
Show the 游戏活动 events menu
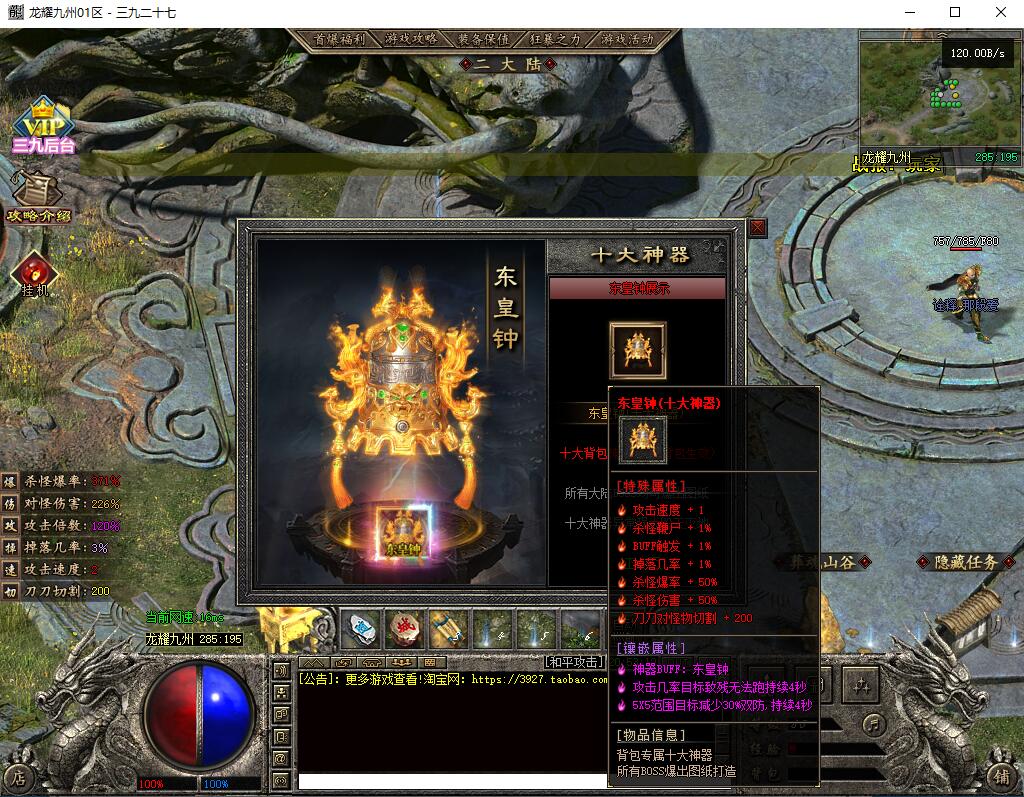point(627,39)
